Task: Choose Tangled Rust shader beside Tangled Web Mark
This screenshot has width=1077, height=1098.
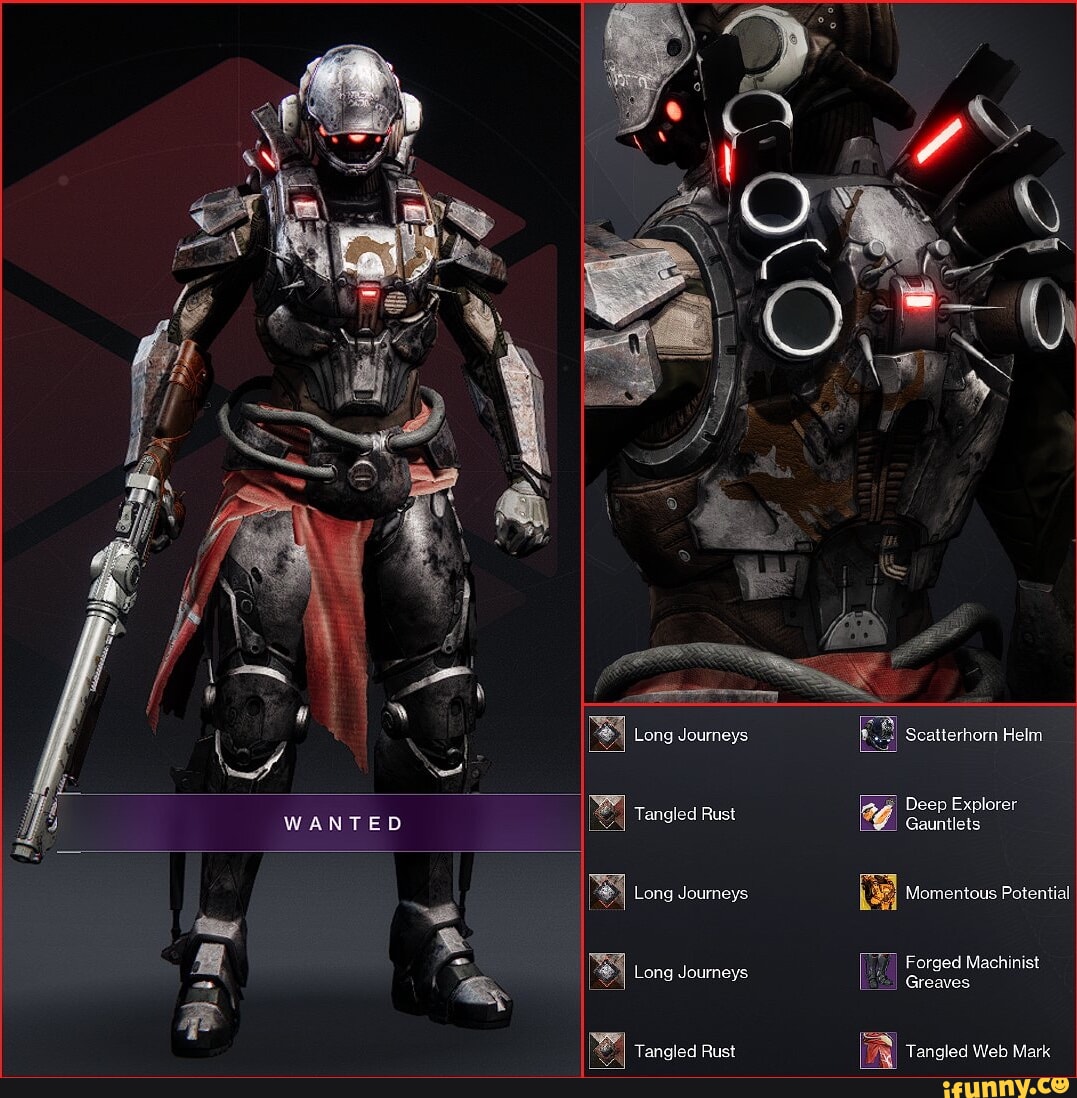Action: [x=607, y=1050]
